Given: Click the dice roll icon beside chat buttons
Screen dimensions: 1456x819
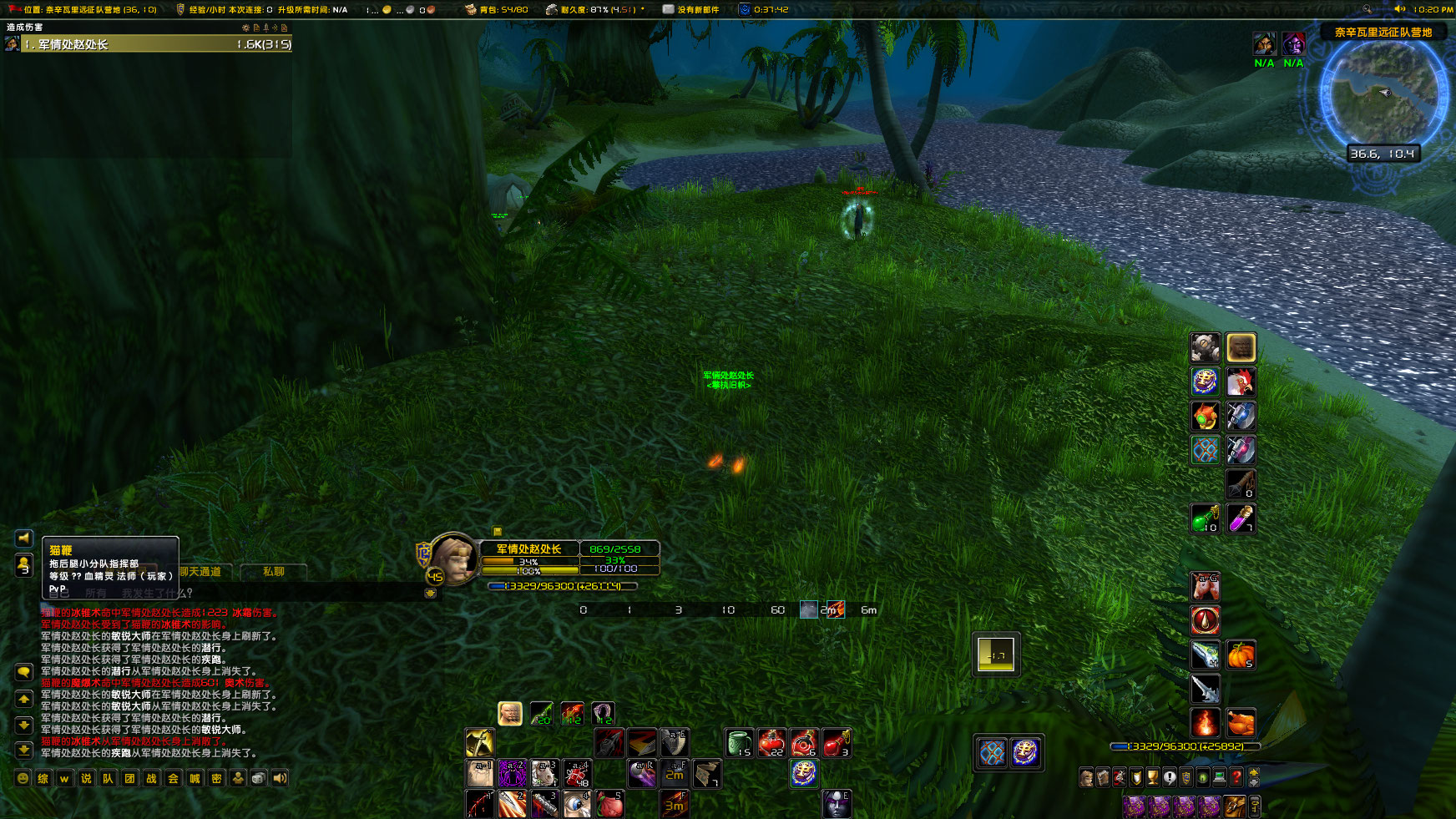Looking at the screenshot, I should pos(257,778).
